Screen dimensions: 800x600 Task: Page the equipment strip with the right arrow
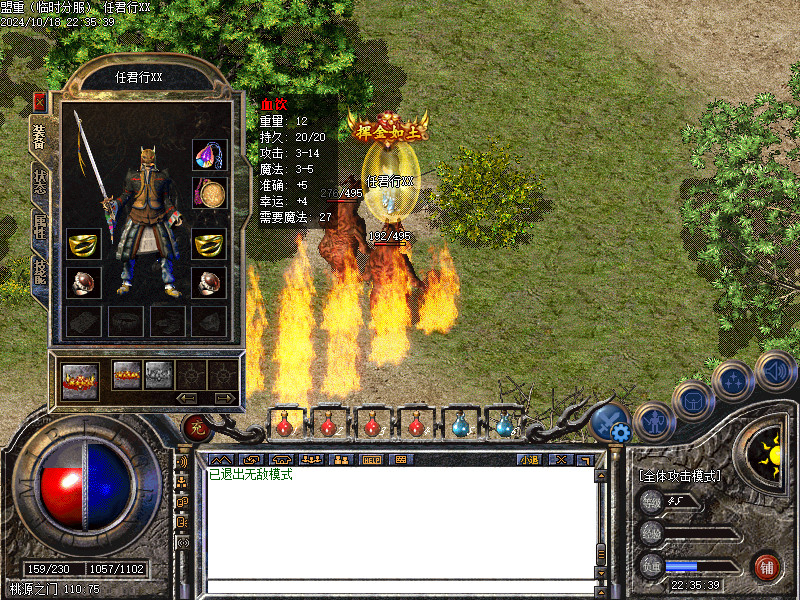[227, 398]
